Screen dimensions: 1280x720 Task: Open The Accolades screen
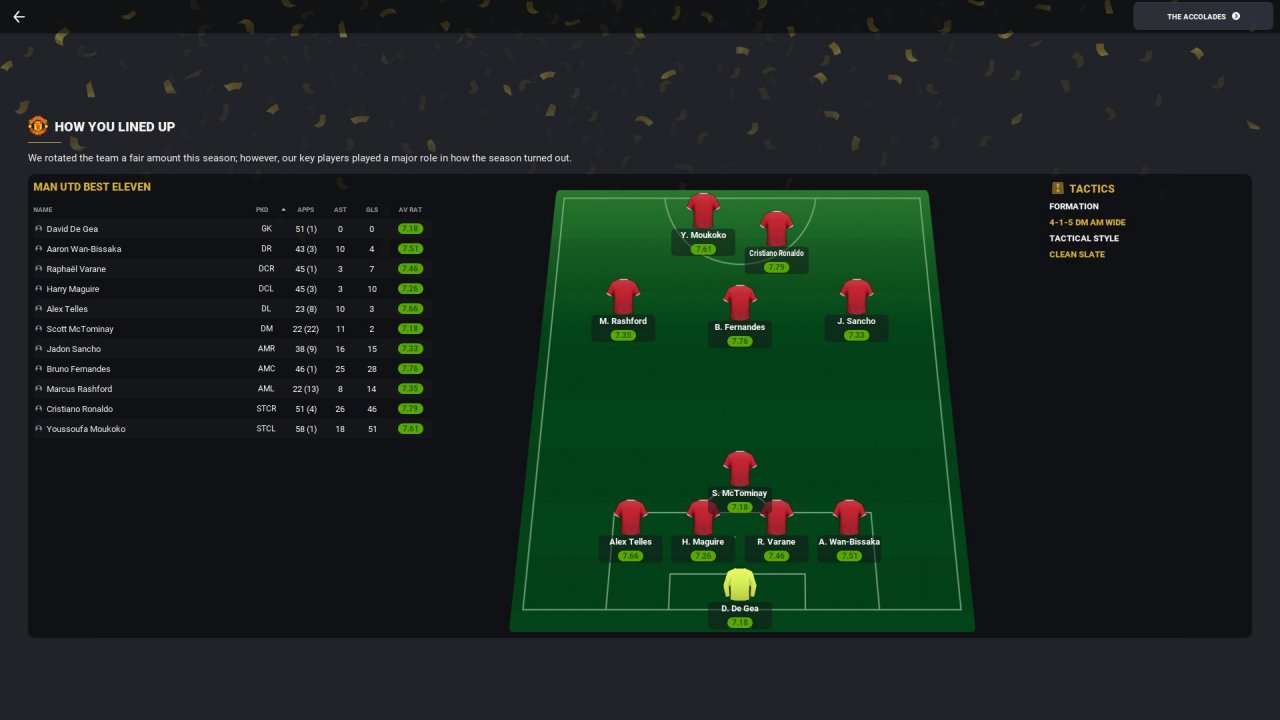click(1202, 16)
